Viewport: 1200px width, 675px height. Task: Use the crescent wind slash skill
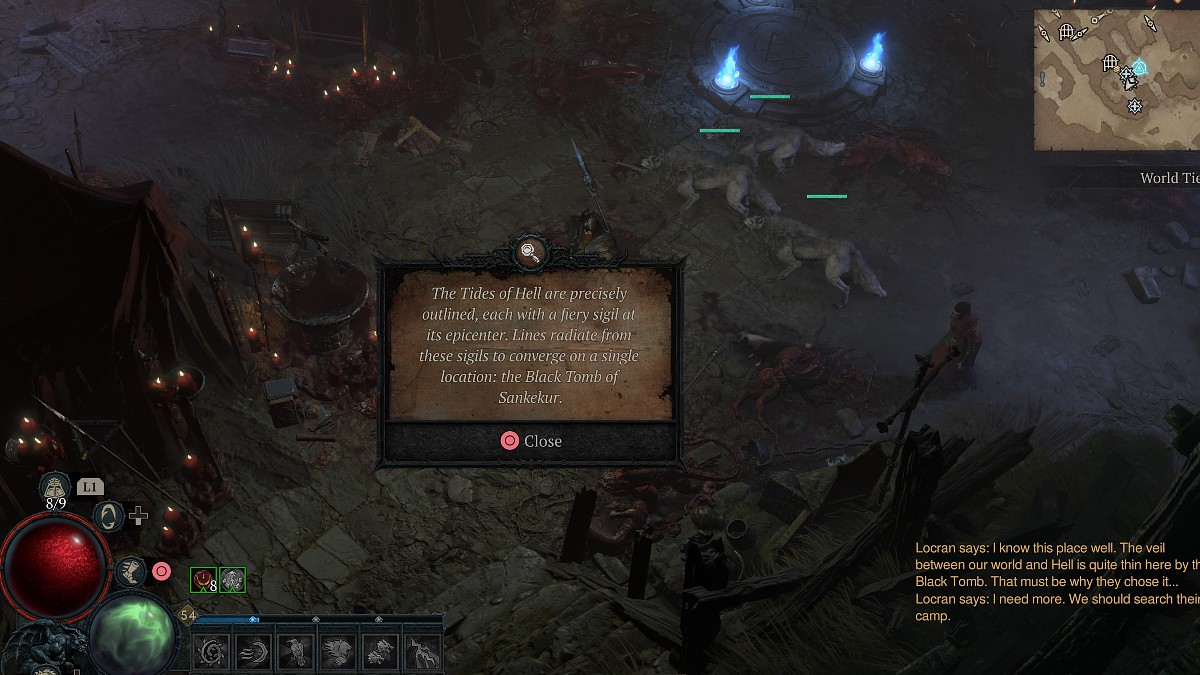[253, 652]
